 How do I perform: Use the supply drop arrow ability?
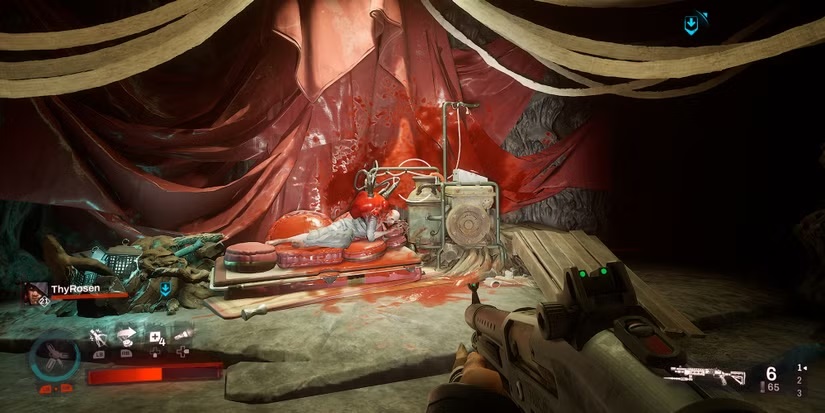click(x=128, y=337)
